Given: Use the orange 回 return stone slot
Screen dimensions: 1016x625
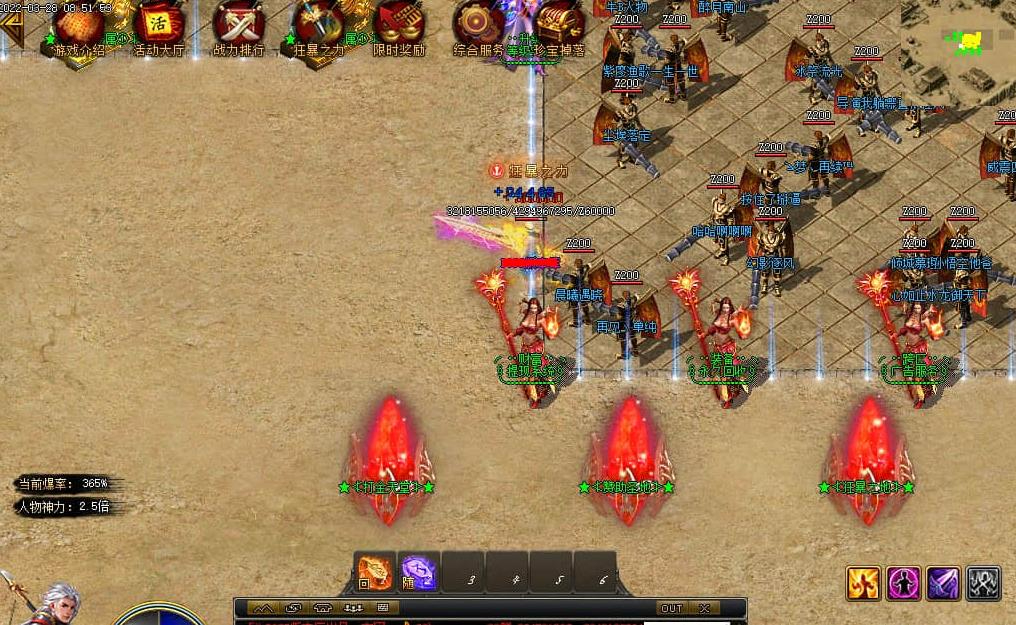Looking at the screenshot, I should coord(375,572).
